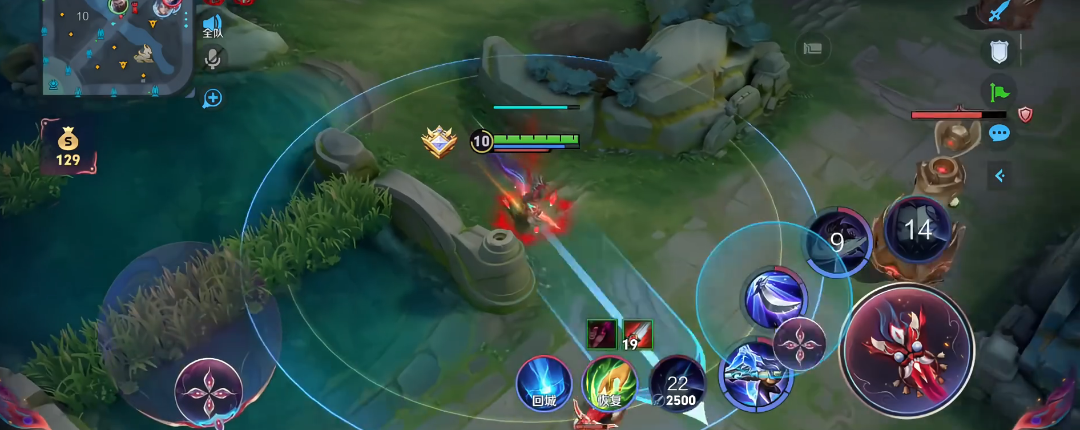Collapse the side panel with the arrow
Viewport: 1080px width, 430px height.
(998, 176)
